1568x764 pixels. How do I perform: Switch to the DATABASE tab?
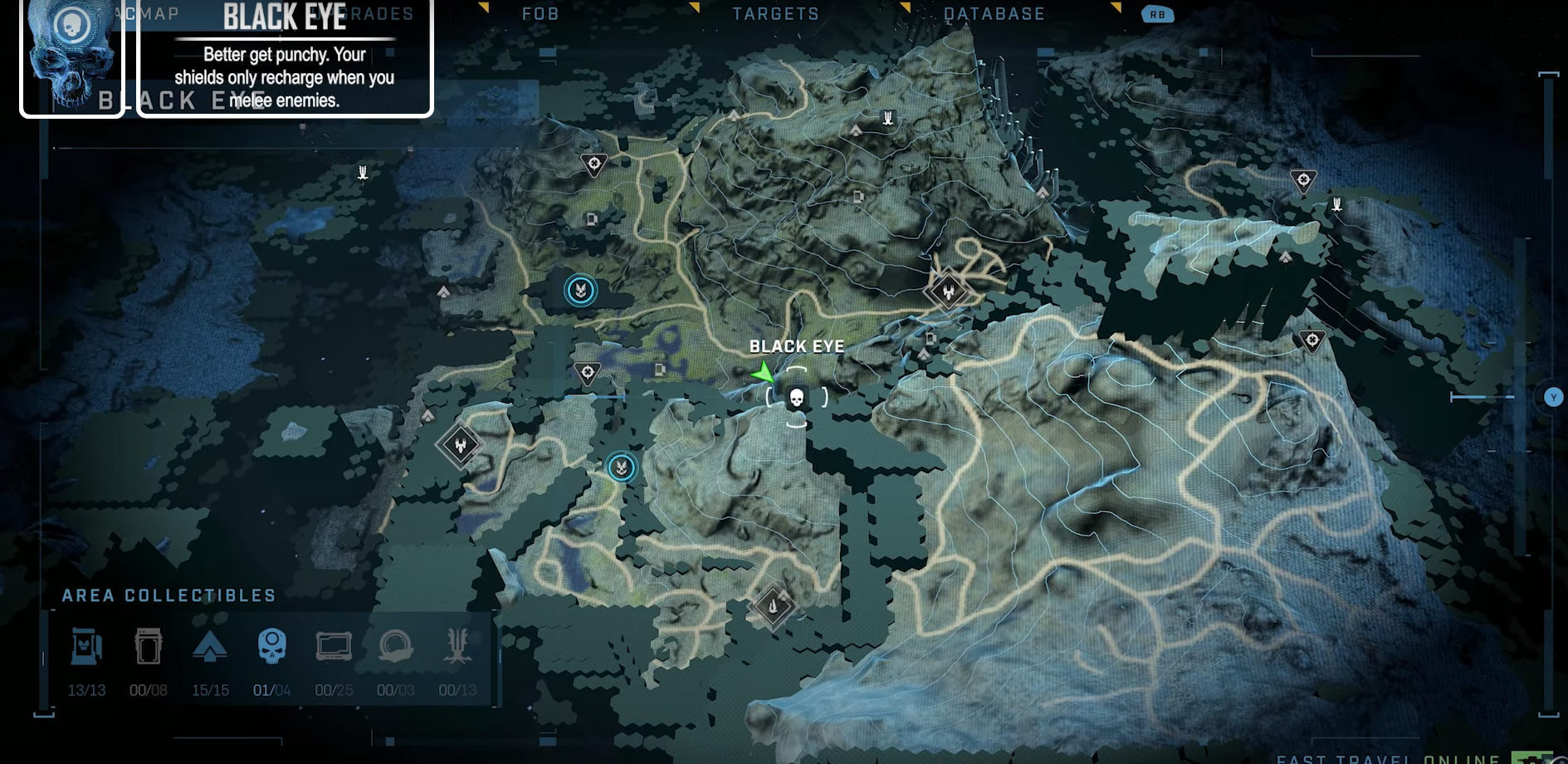(994, 14)
